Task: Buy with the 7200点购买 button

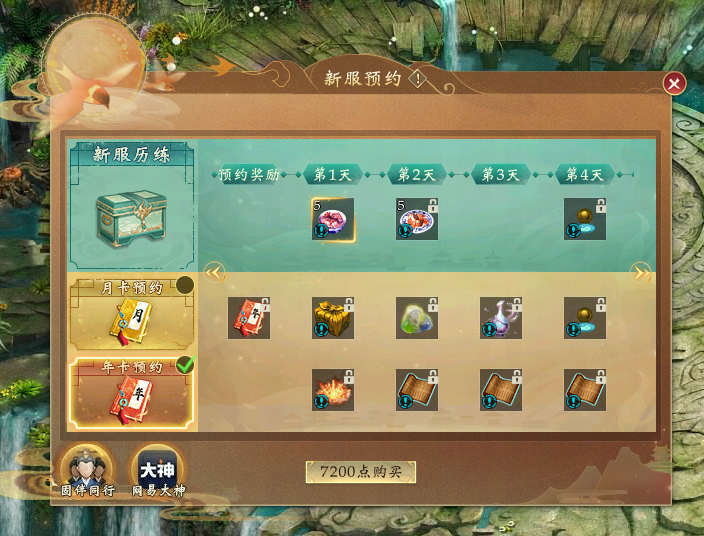Action: 360,472
